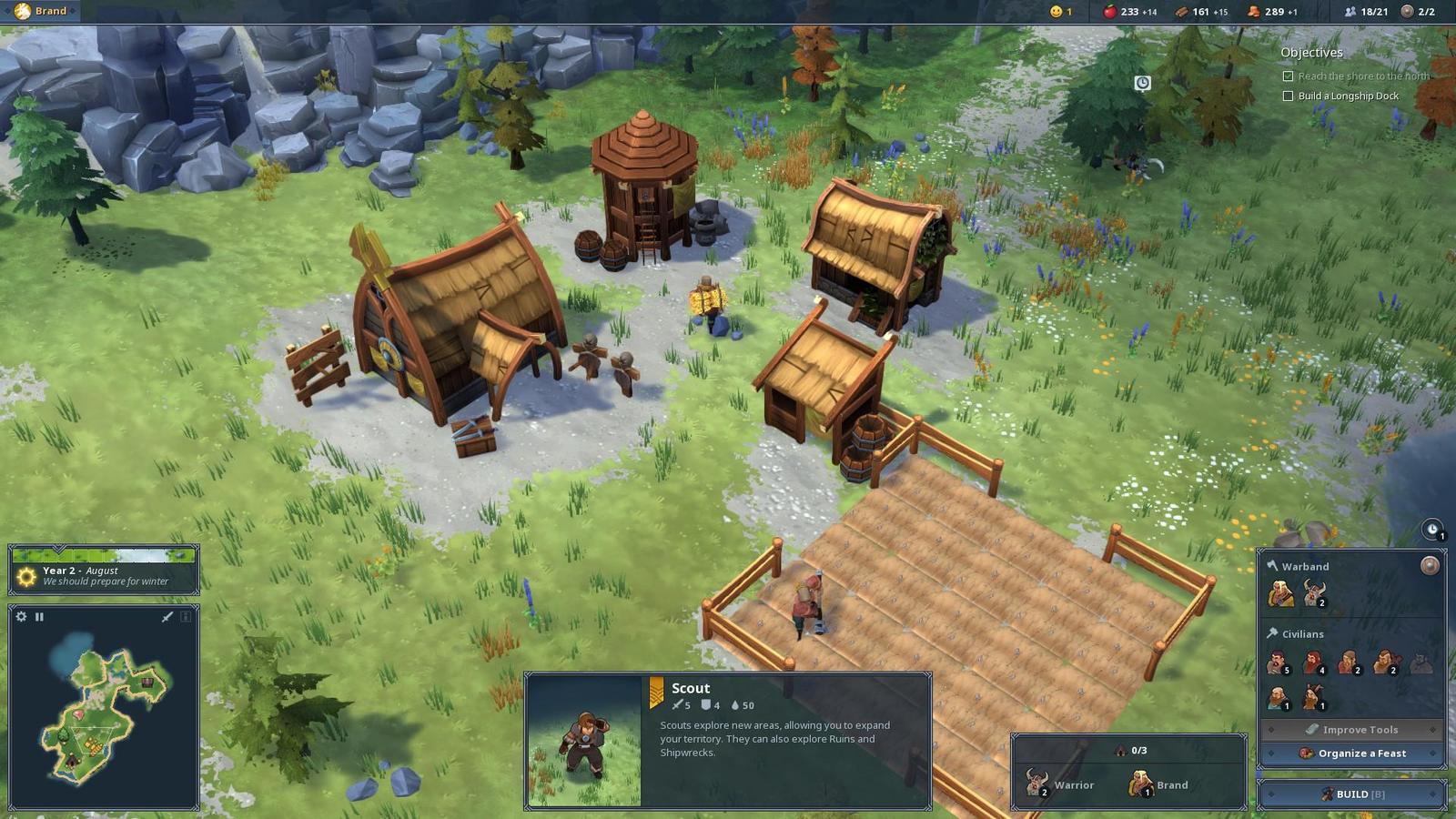Open the round shield expander on the Warband panel
Screen dimensions: 1456x819
1431,567
